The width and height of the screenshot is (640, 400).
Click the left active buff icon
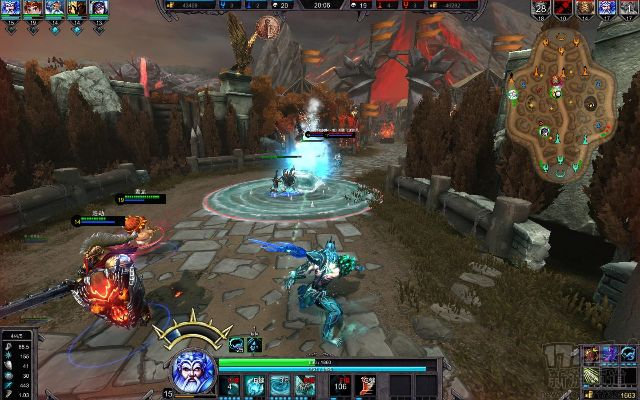[237, 345]
